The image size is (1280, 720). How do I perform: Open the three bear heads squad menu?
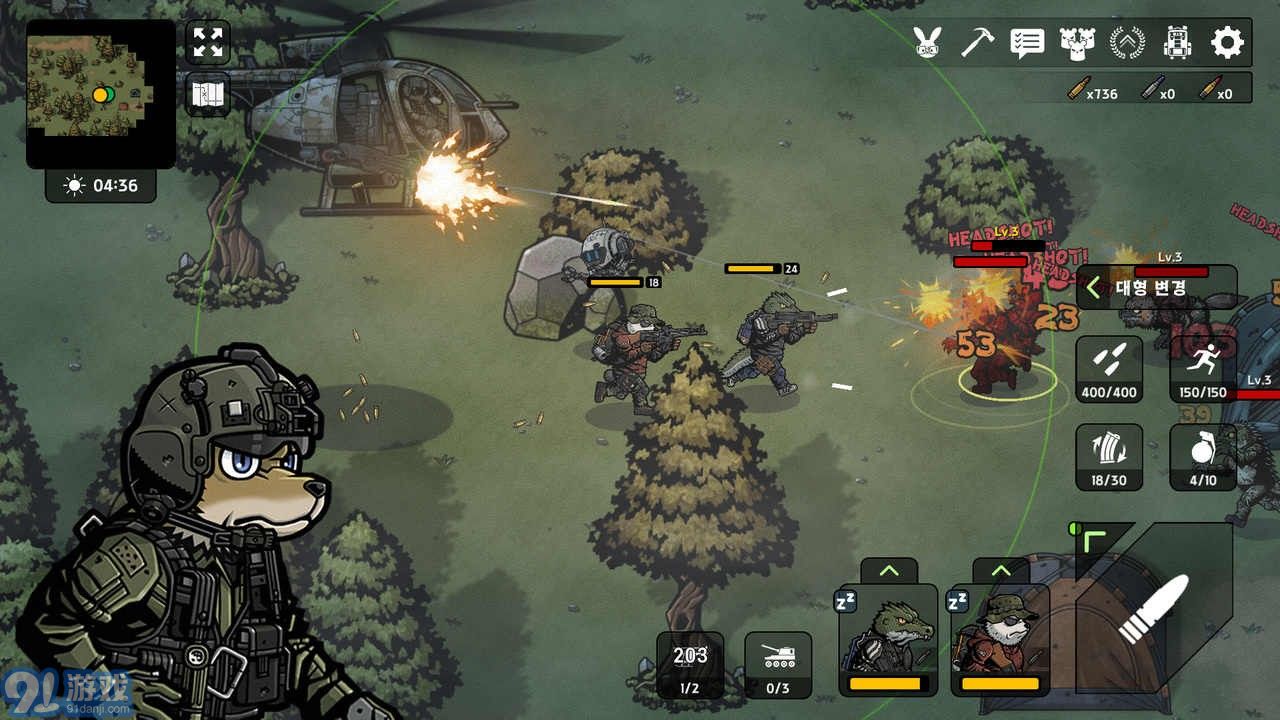coord(1077,42)
